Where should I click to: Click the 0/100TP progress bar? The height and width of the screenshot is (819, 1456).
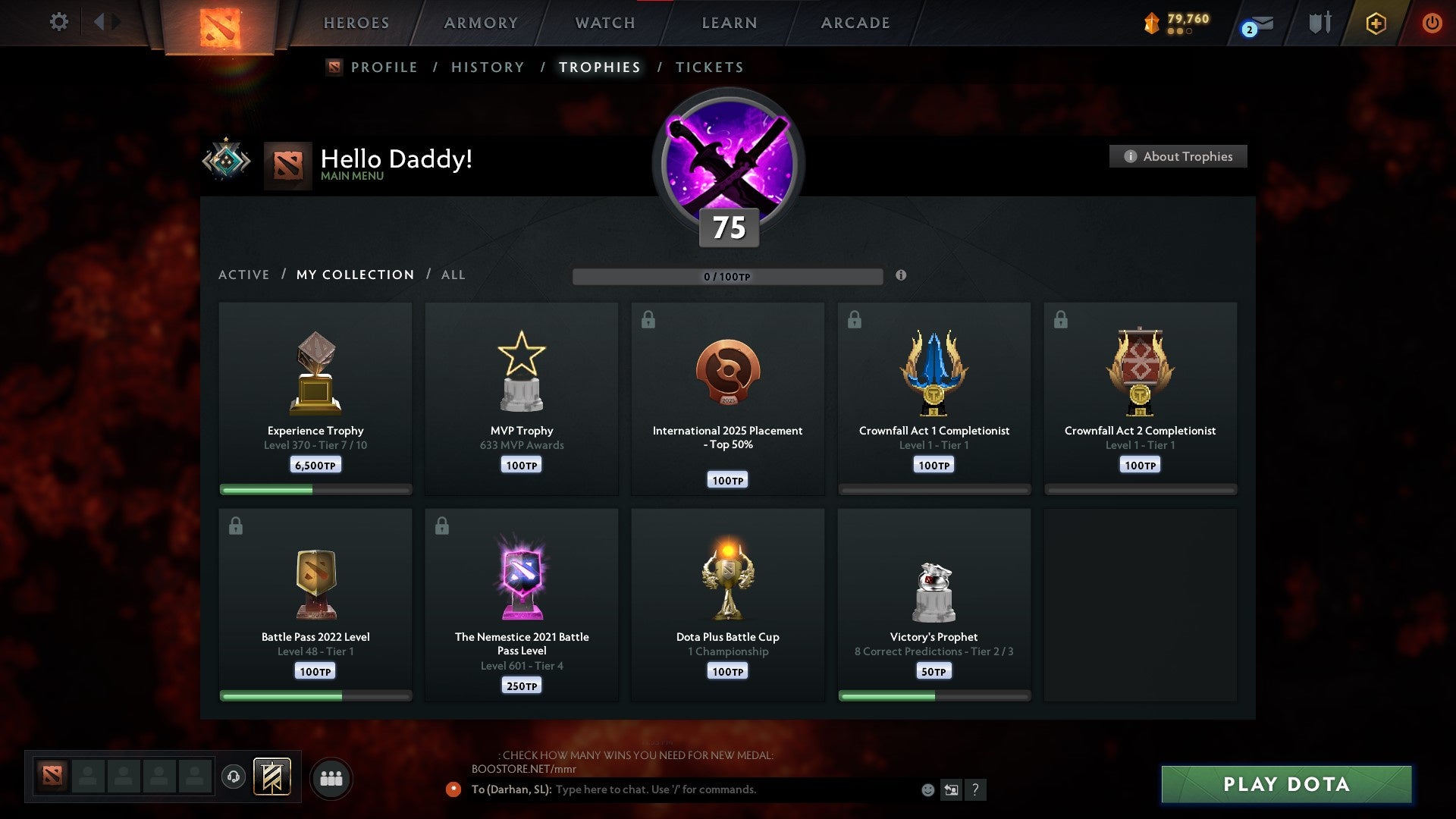(728, 276)
